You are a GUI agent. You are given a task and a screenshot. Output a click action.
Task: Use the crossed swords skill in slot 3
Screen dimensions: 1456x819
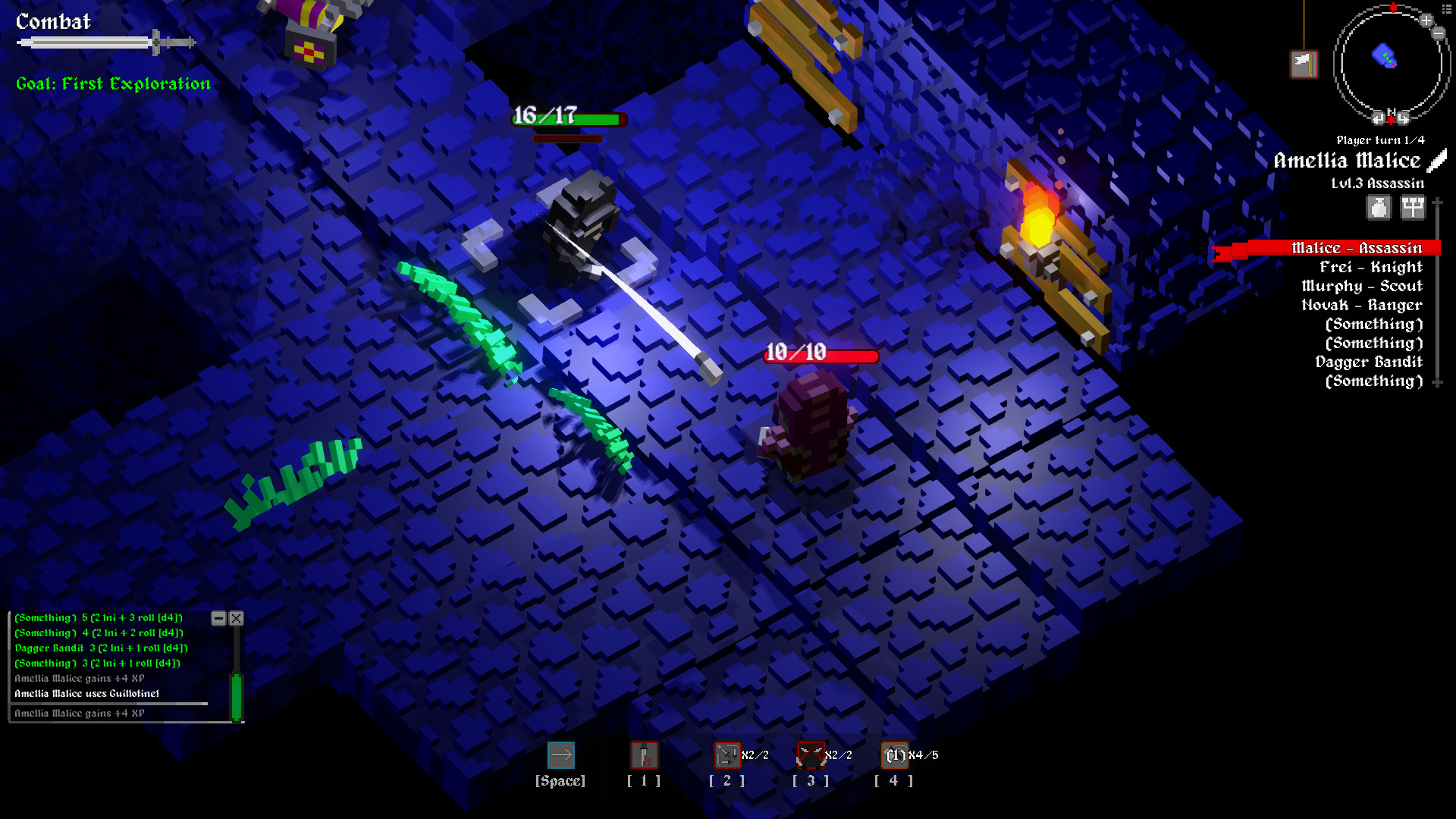click(811, 755)
